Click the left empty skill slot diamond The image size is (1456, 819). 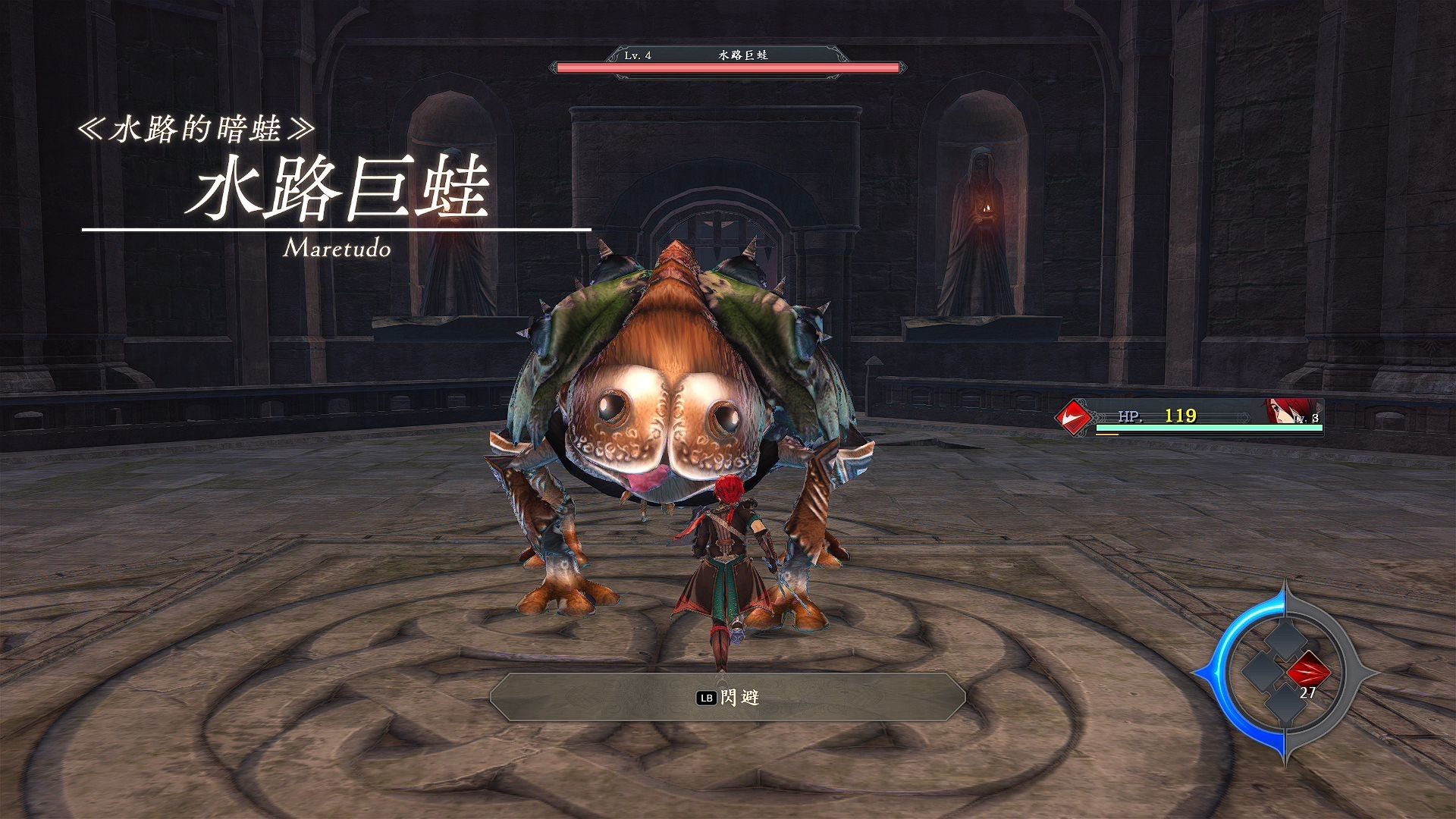click(x=1263, y=672)
